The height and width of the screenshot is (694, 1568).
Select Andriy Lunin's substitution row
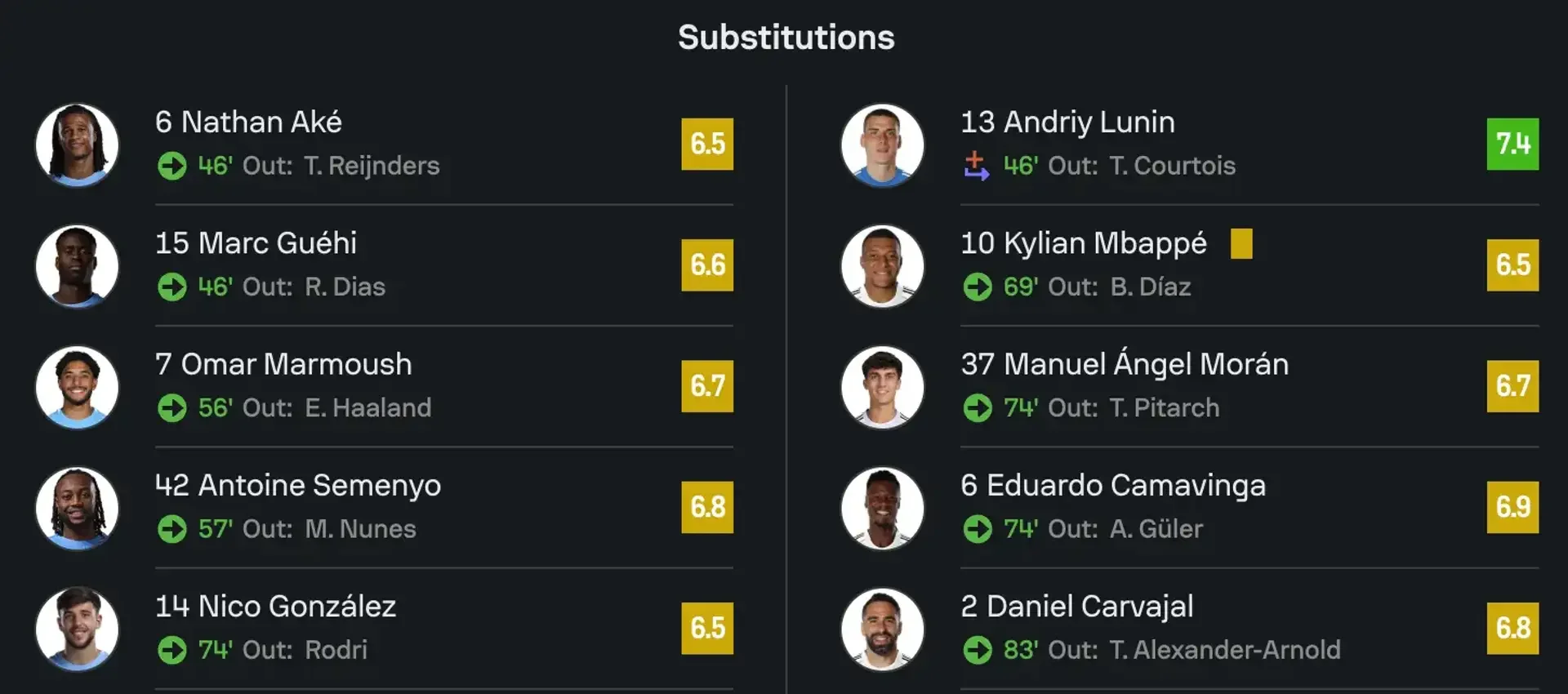1067,122
